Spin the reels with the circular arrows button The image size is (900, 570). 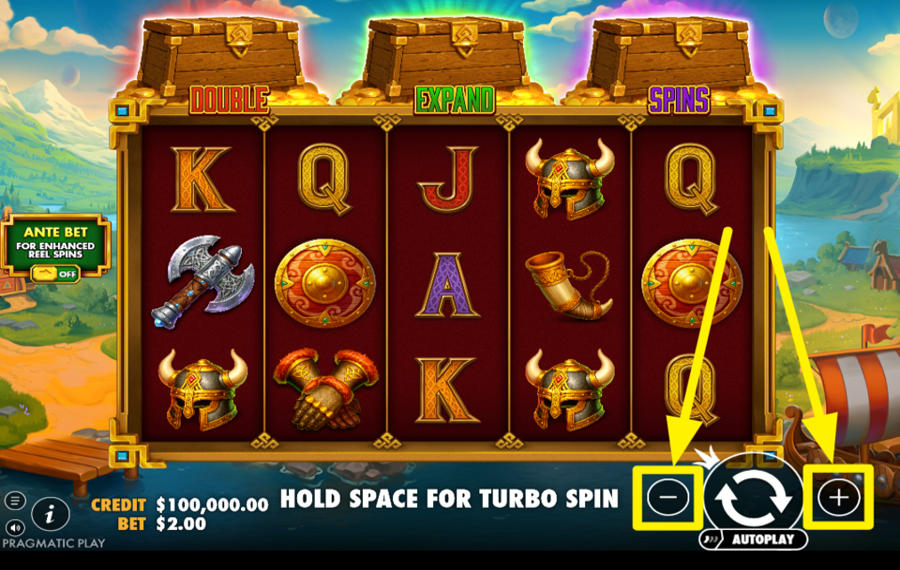(752, 497)
